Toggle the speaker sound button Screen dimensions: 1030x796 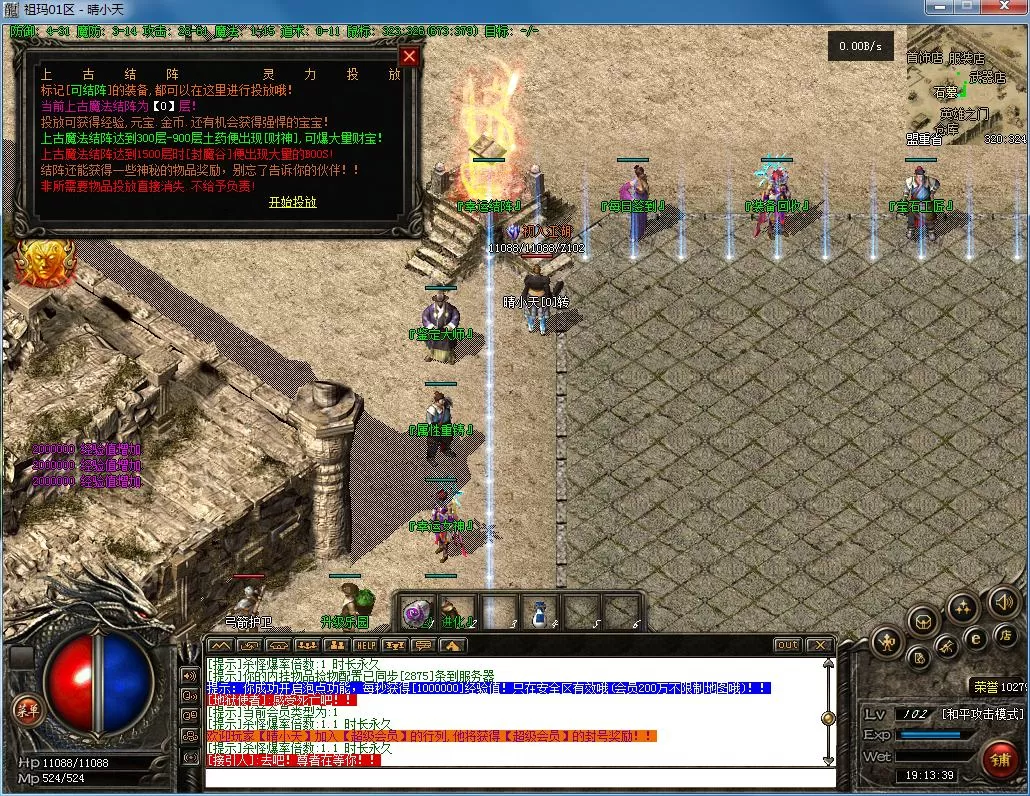click(1003, 601)
